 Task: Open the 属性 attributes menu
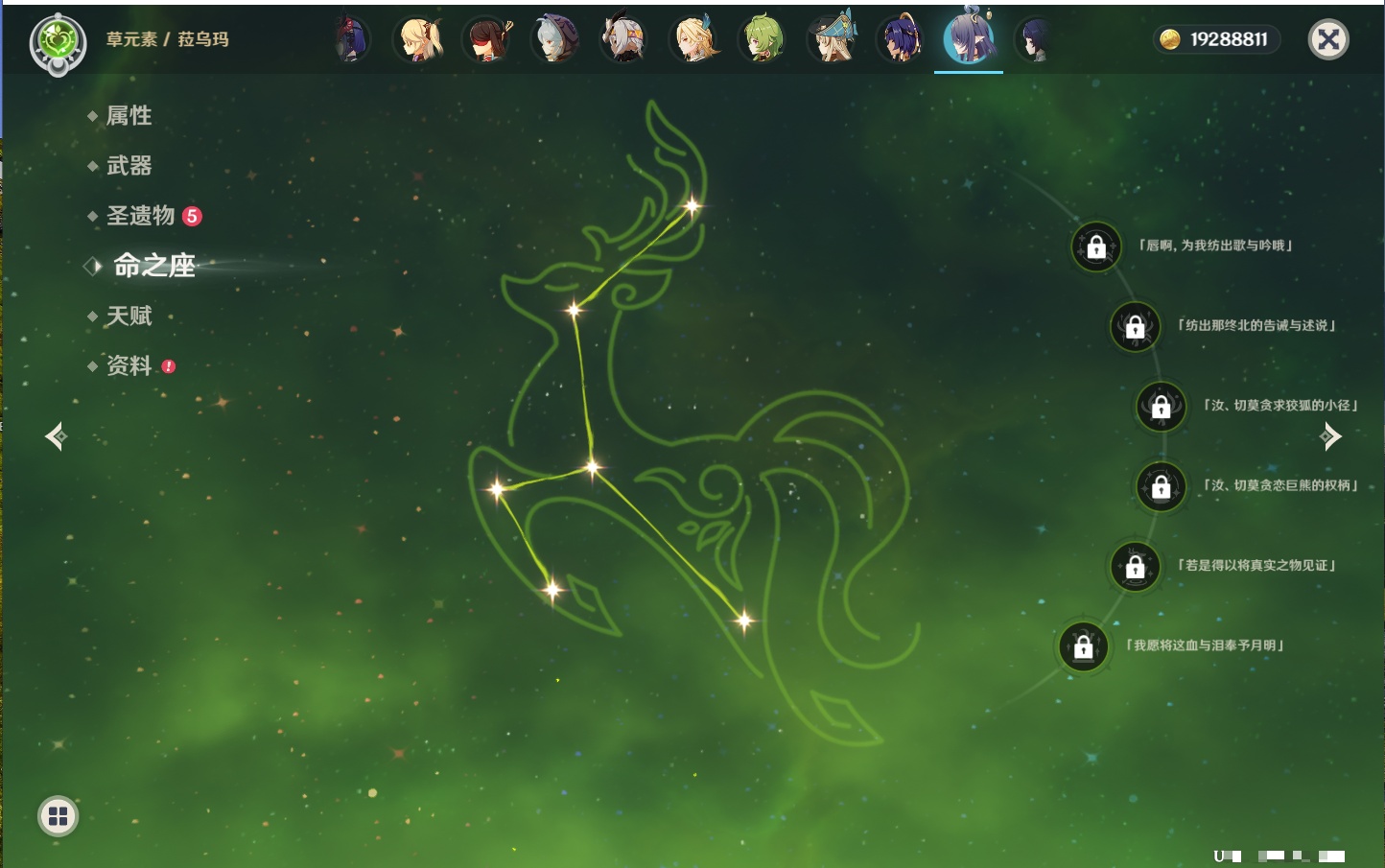[x=129, y=116]
